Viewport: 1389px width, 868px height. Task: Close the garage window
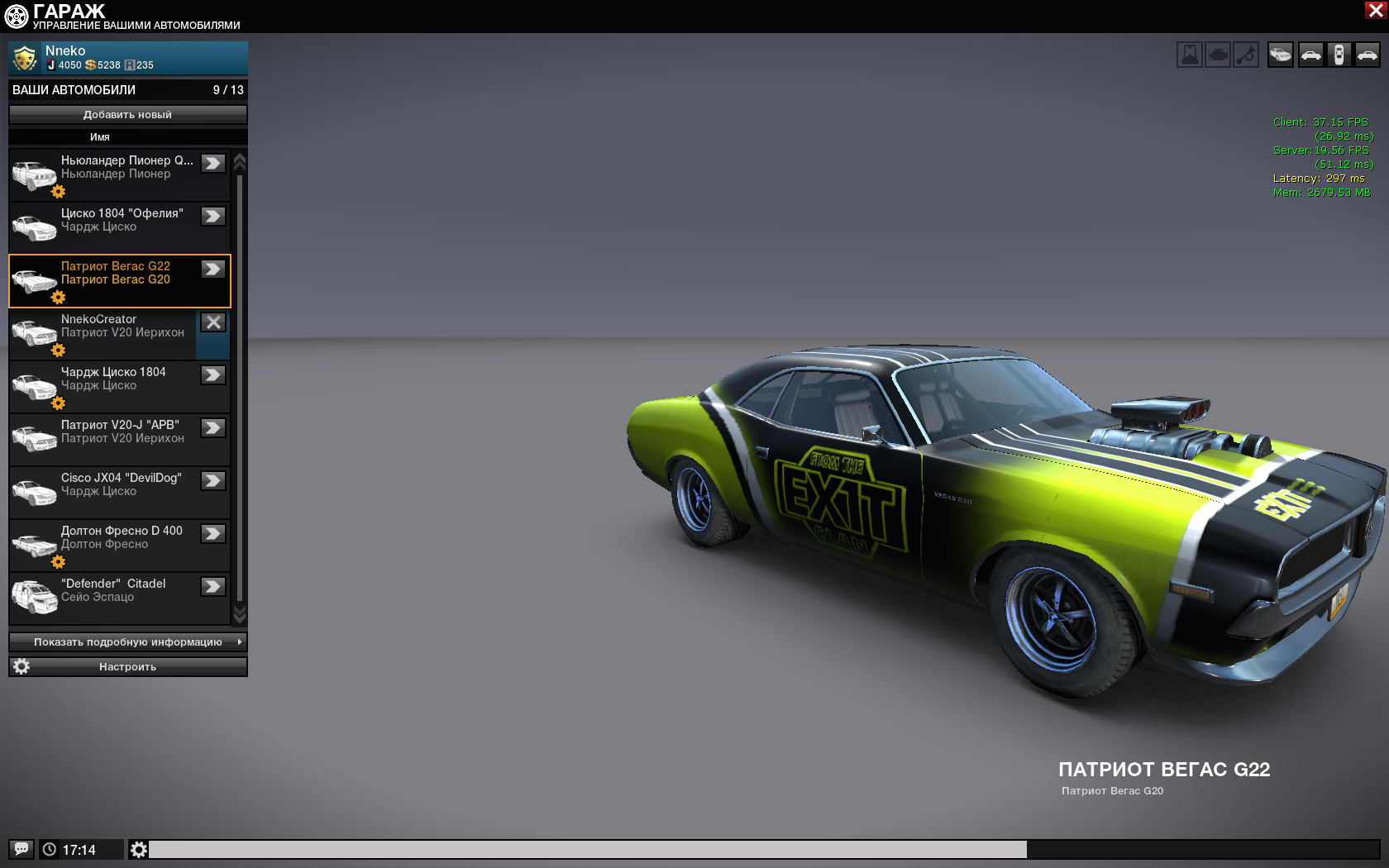pyautogui.click(x=1376, y=10)
